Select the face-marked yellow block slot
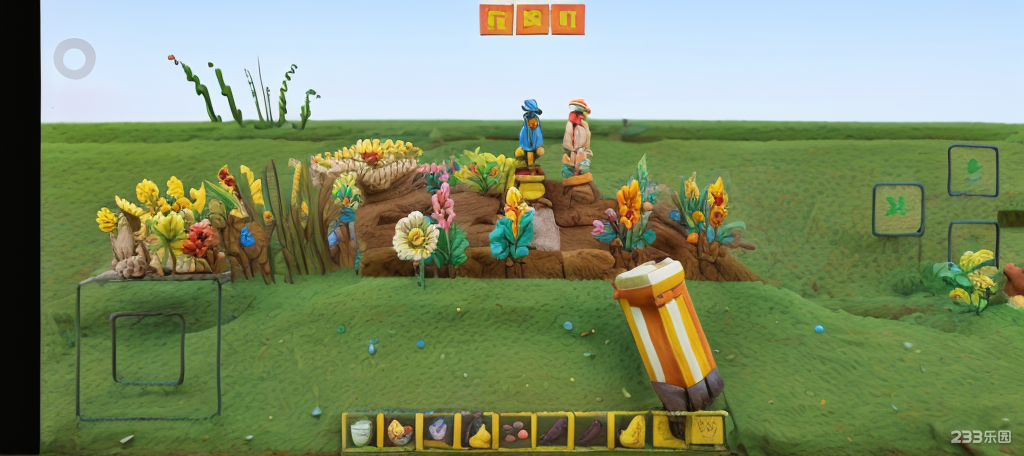Viewport: 1024px width, 456px height. pos(707,430)
